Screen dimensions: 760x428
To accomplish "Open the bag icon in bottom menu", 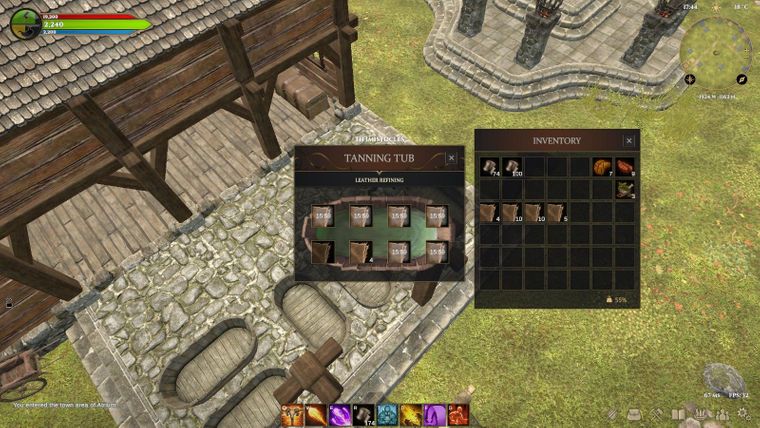I will [634, 414].
